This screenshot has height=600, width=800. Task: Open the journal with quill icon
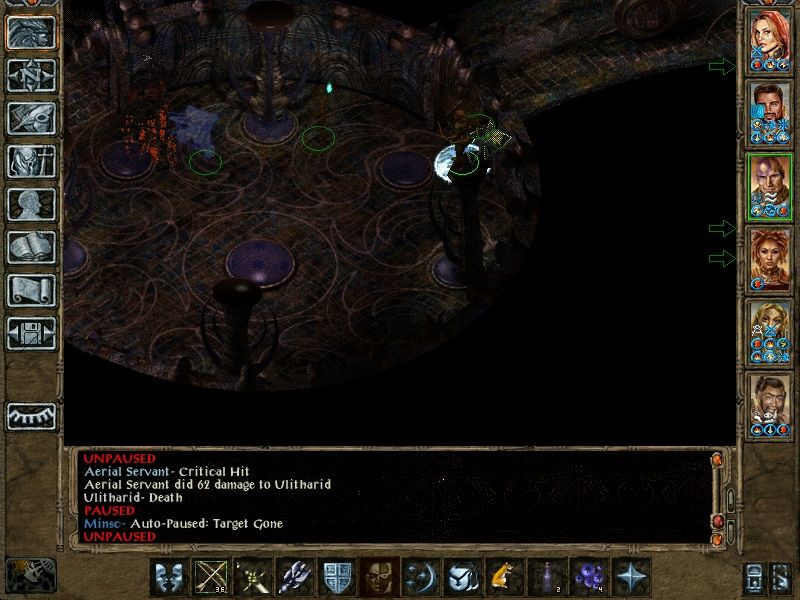(32, 117)
